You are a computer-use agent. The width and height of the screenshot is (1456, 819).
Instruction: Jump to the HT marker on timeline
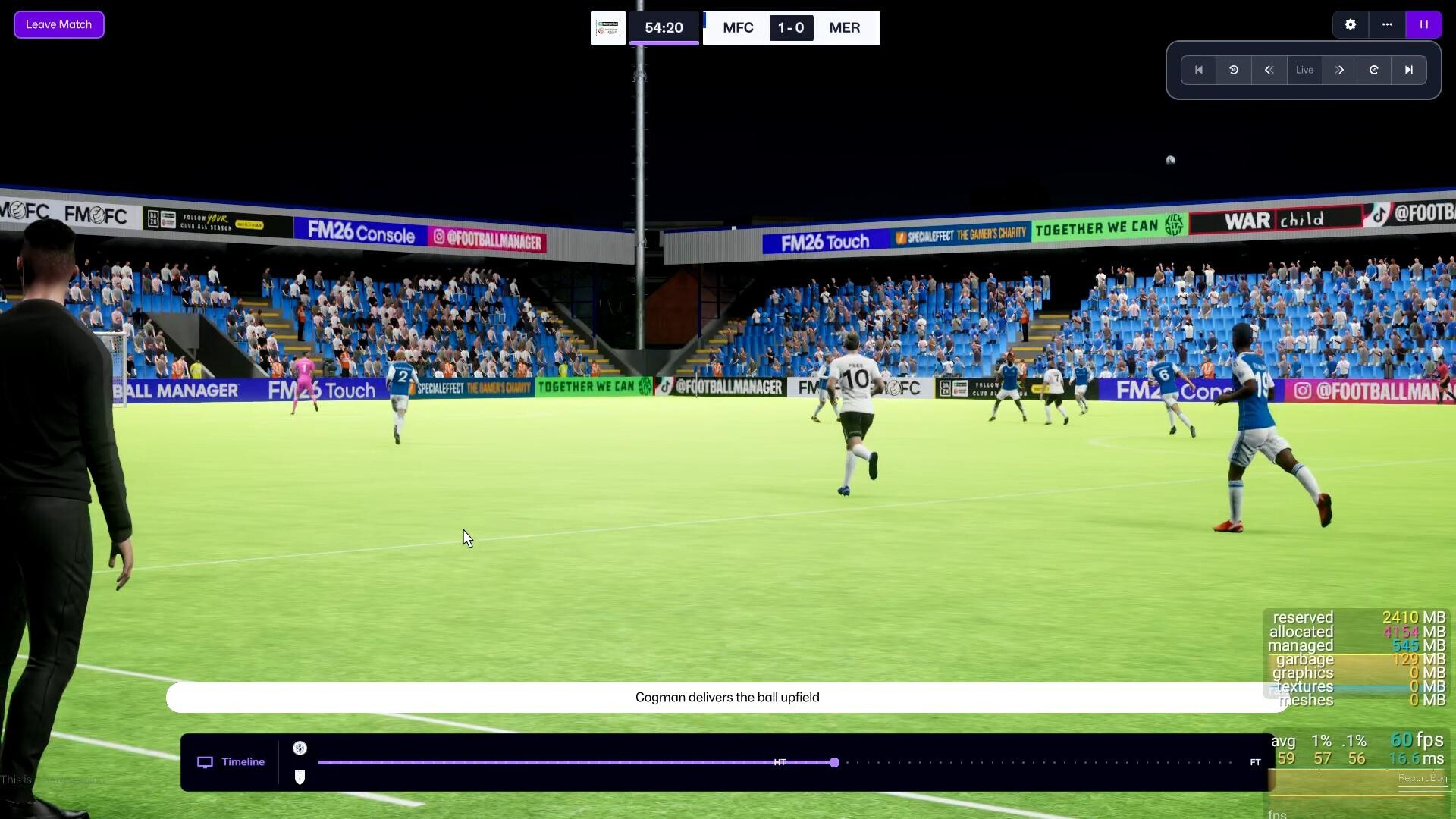coord(780,762)
